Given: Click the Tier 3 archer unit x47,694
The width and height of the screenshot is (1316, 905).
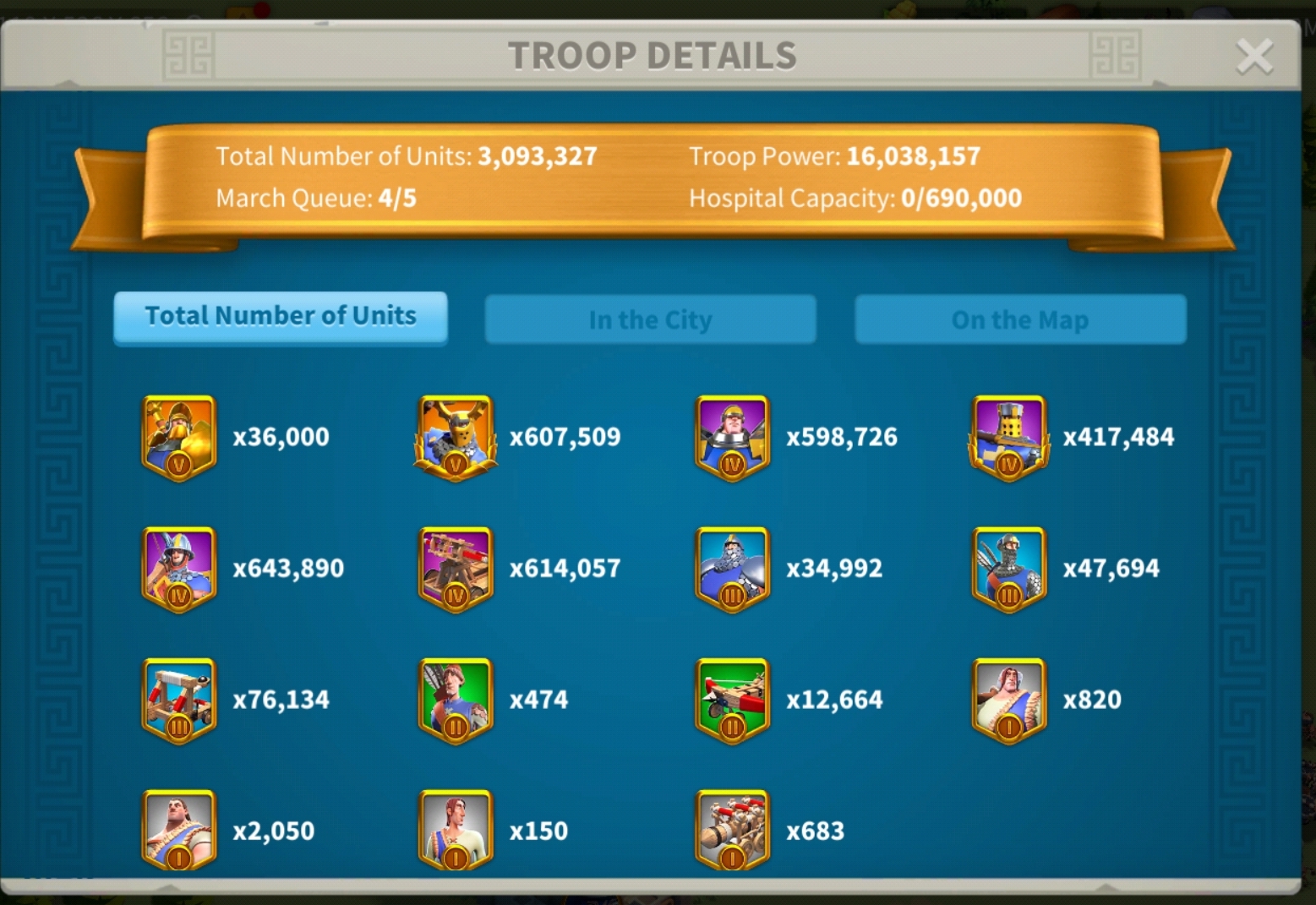Looking at the screenshot, I should (1008, 568).
